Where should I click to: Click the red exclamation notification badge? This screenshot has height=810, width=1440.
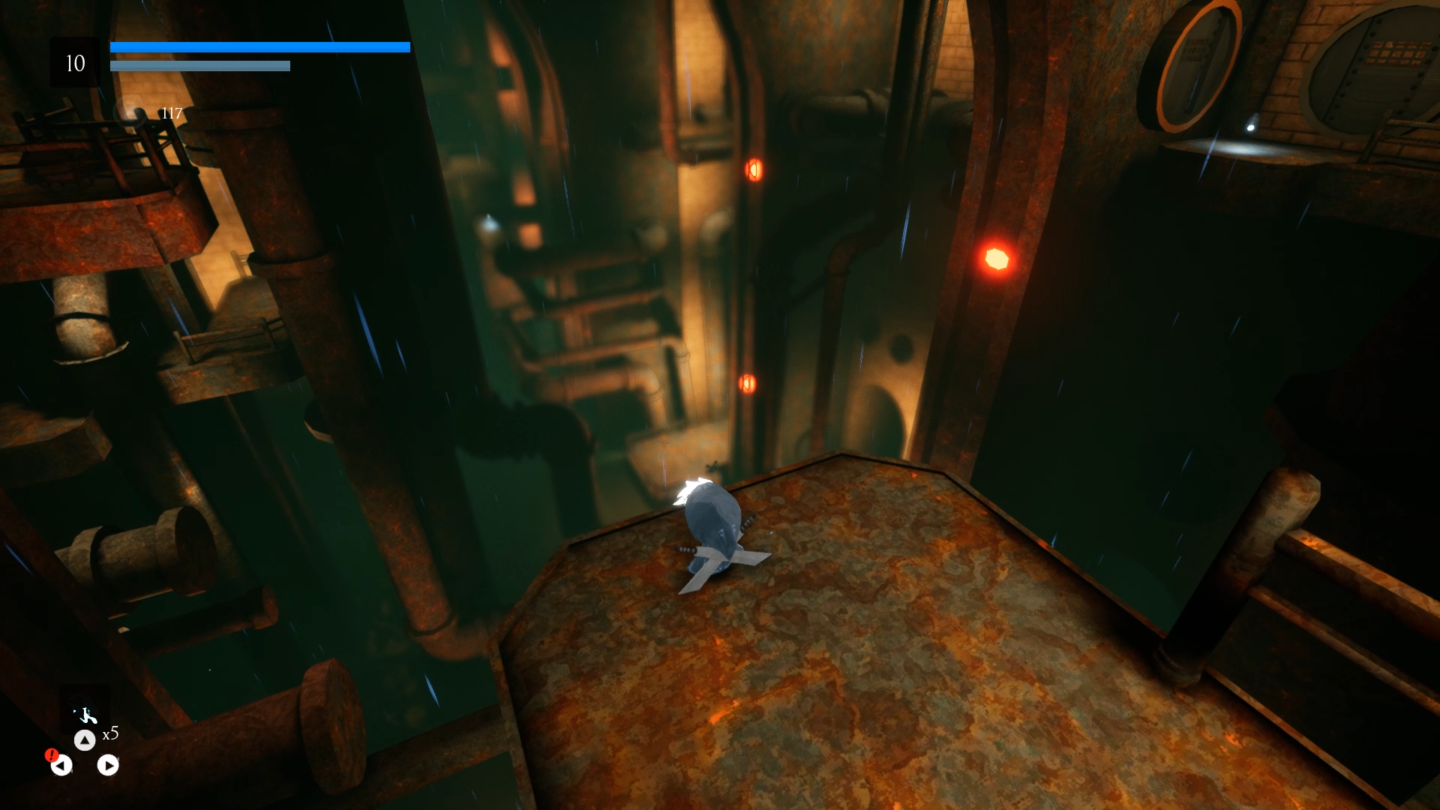point(51,755)
